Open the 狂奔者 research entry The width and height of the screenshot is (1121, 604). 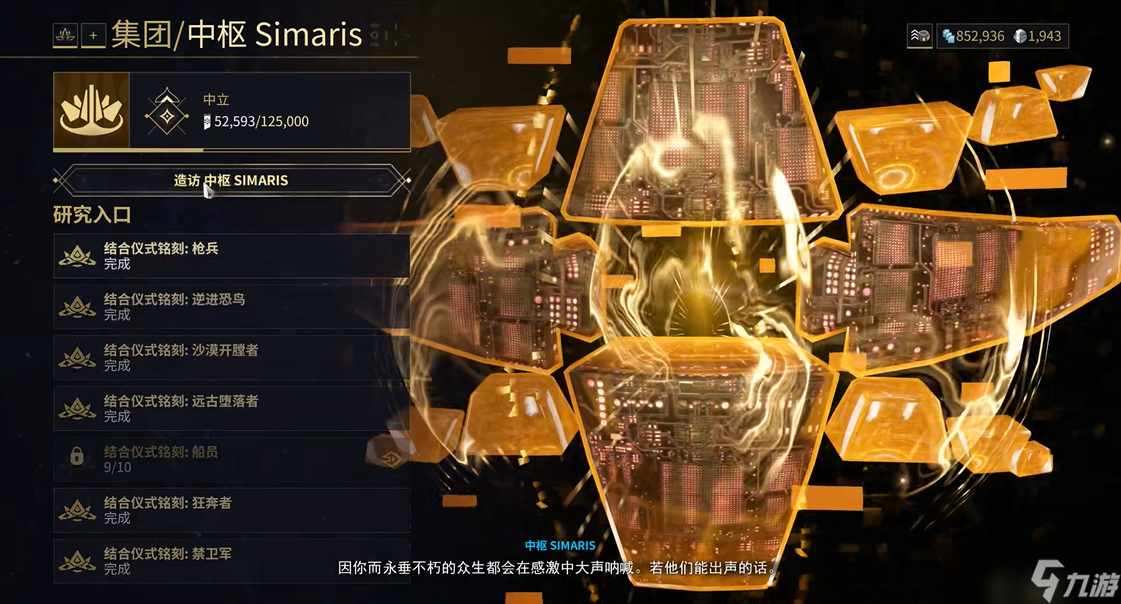point(231,510)
